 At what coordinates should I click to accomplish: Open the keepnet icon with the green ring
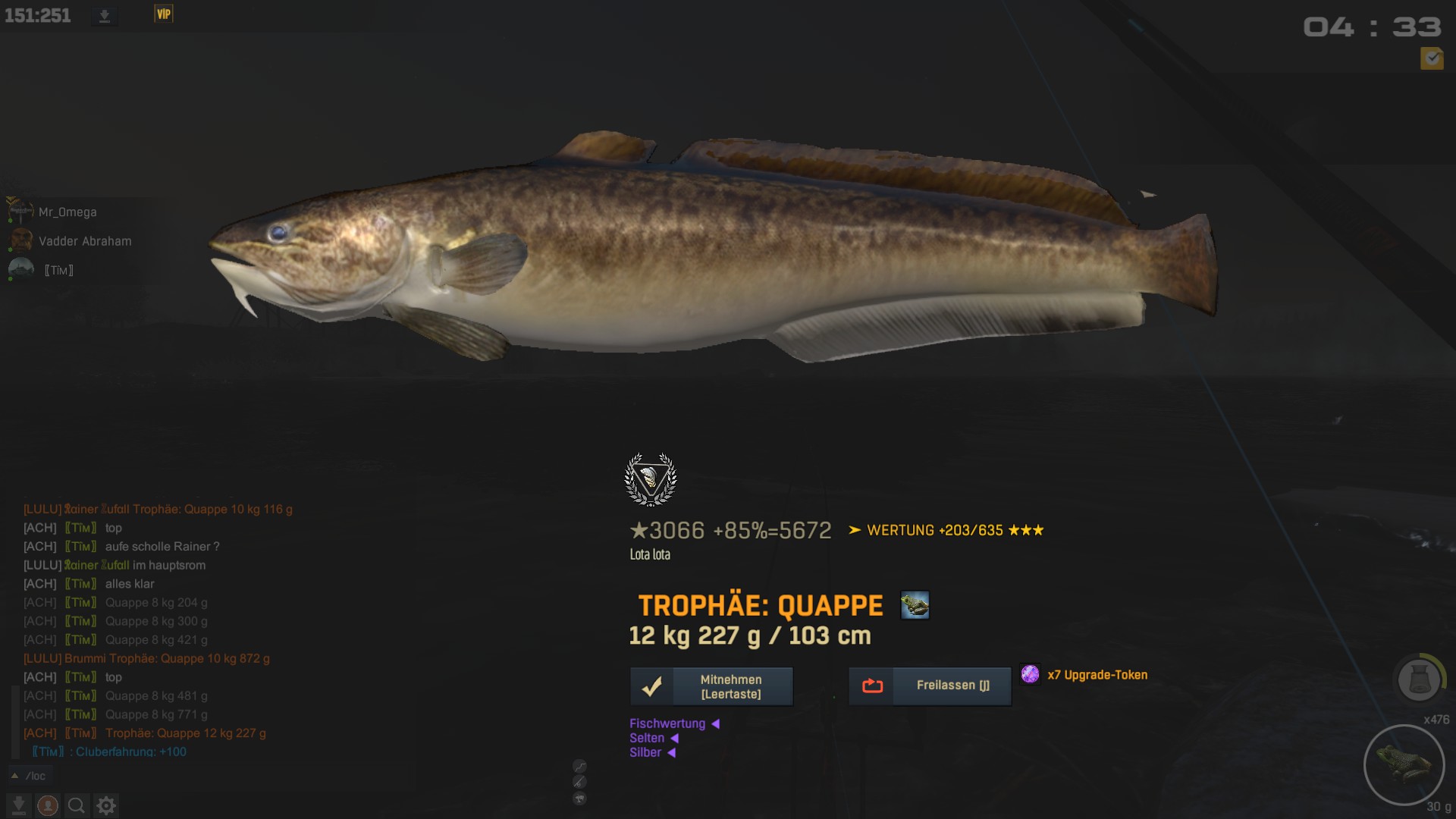pyautogui.click(x=1419, y=678)
